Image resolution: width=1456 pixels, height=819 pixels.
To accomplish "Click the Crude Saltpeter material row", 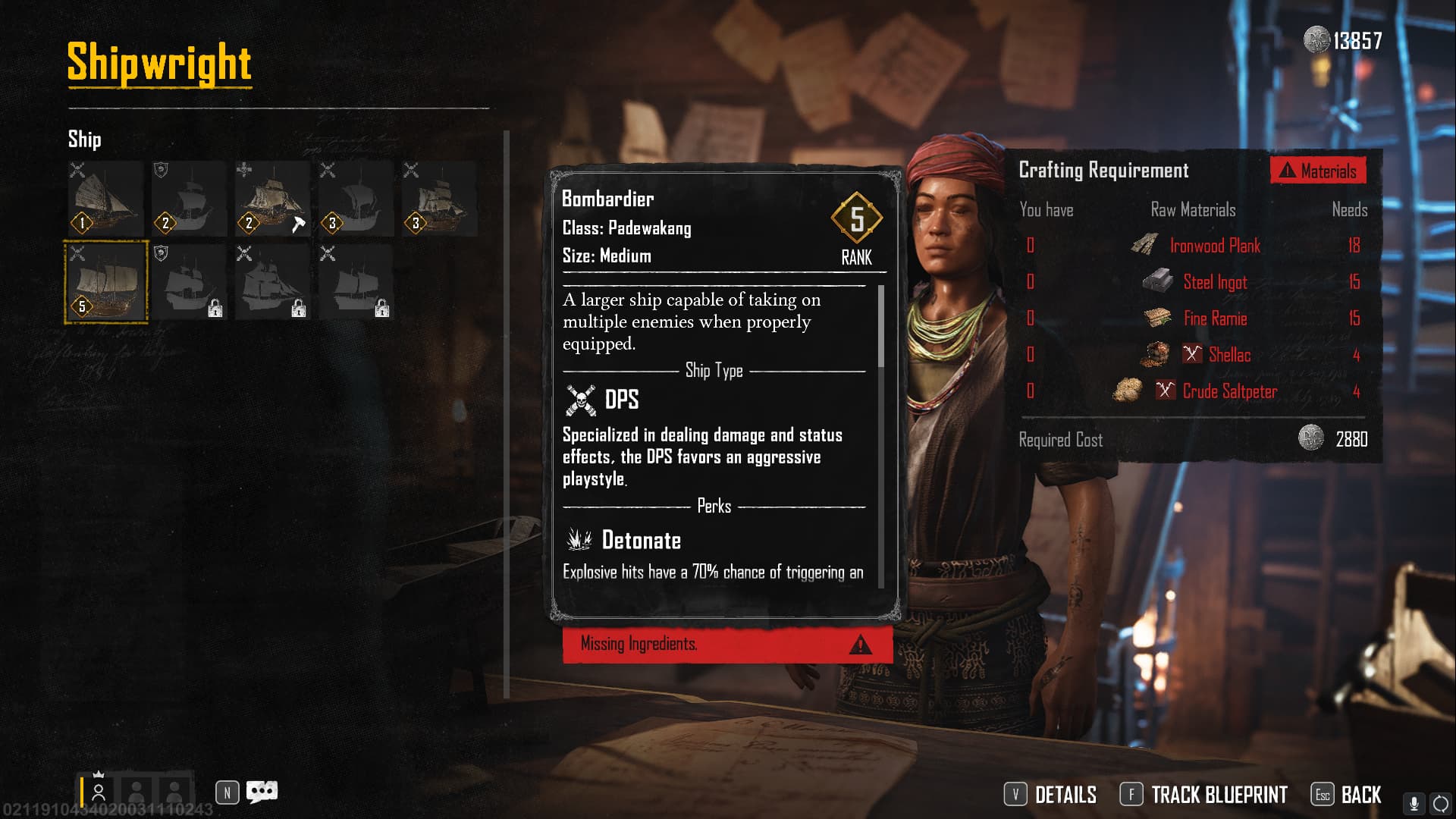I will point(1194,391).
